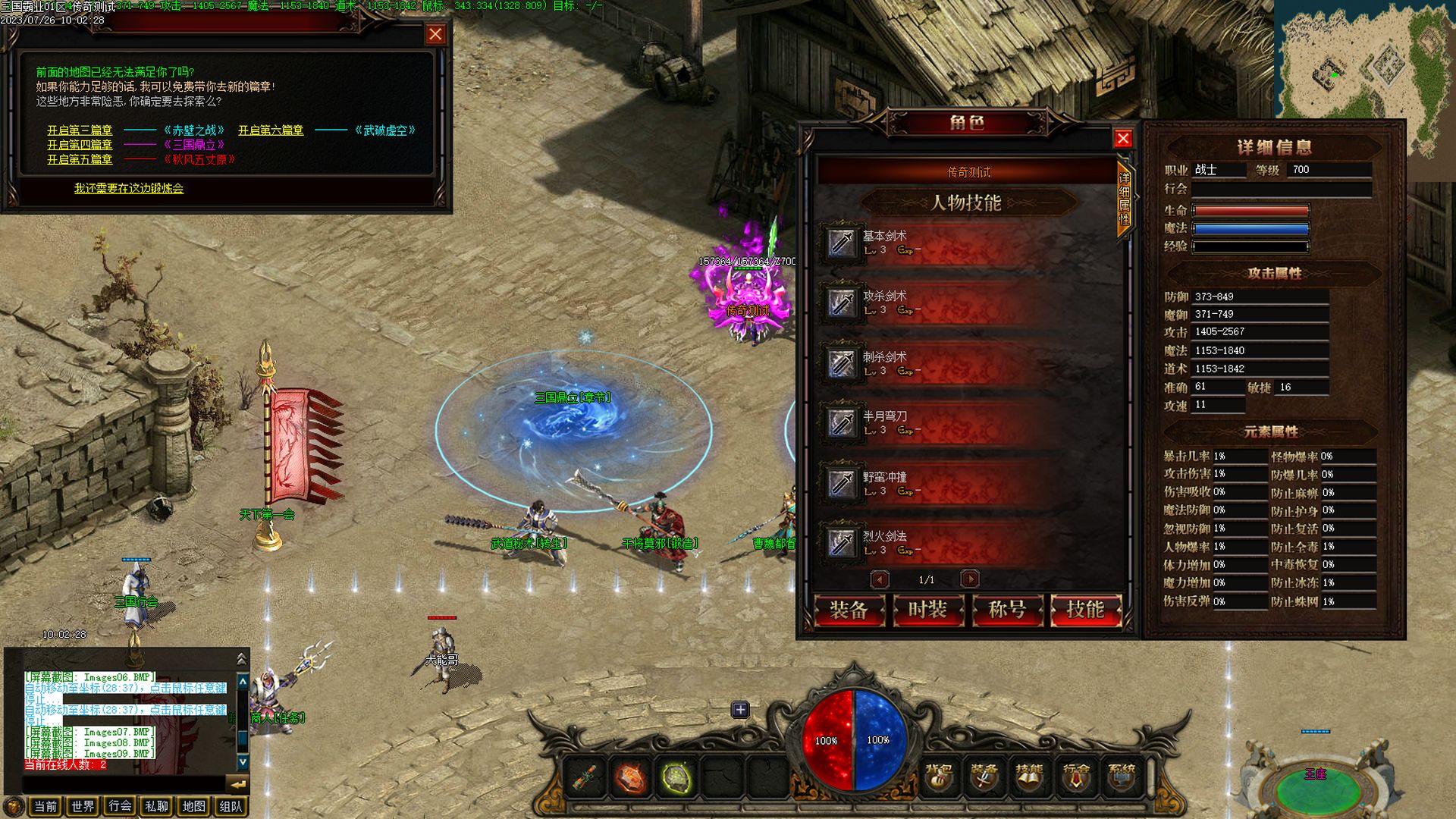Switch chat to 世界 channel
The image size is (1456, 819).
point(83,806)
